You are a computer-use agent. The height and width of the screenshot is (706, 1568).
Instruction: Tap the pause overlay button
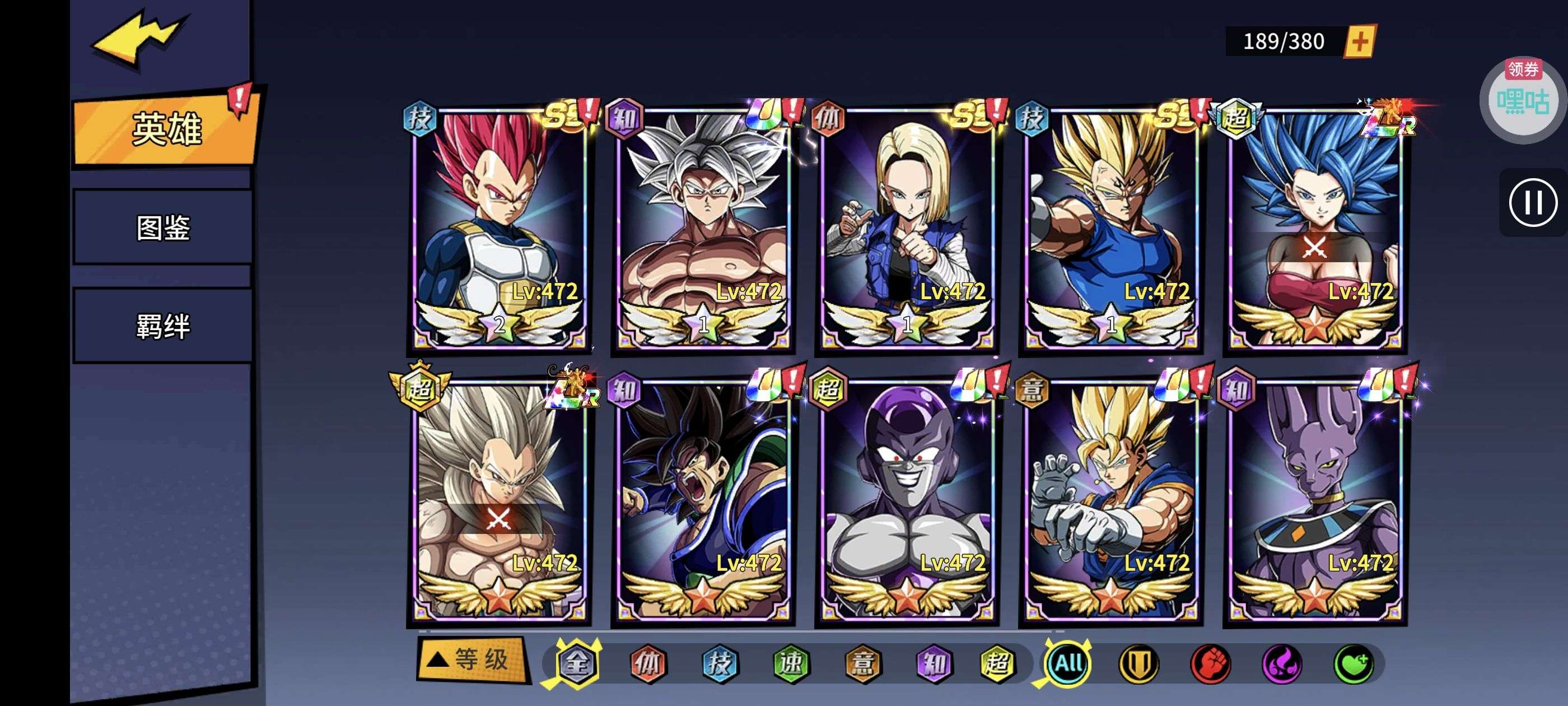1532,203
